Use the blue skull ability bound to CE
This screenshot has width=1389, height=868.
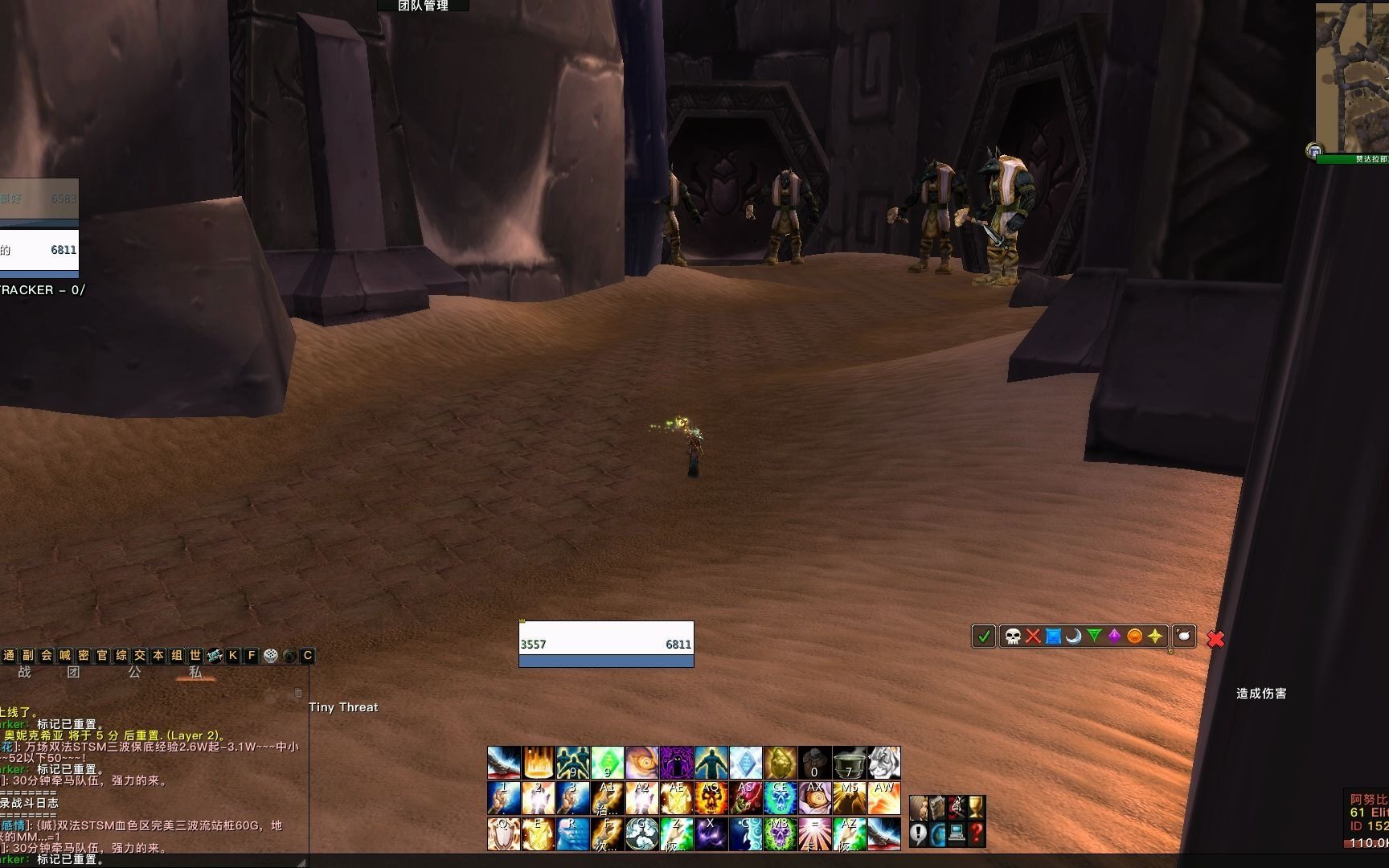780,799
